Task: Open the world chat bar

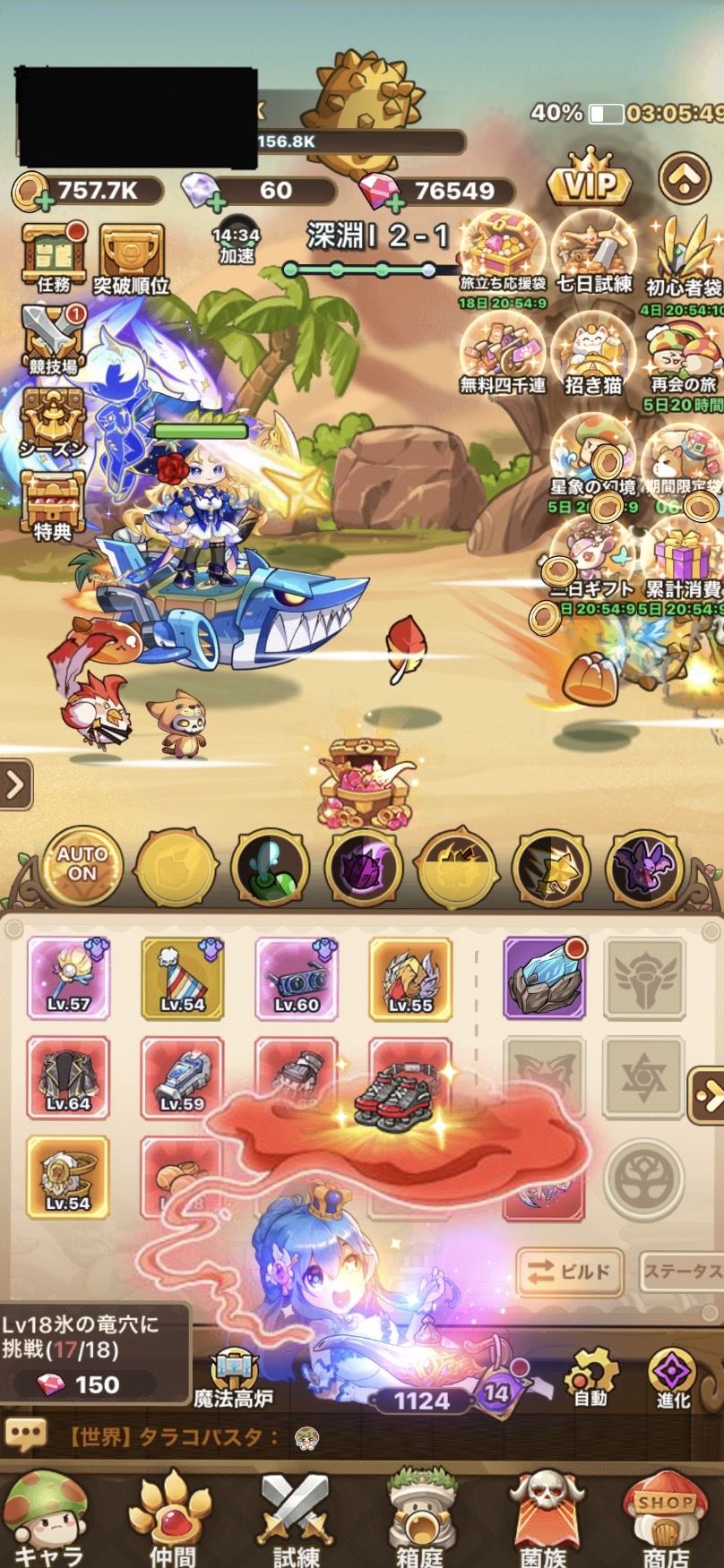Action: pyautogui.click(x=358, y=1438)
